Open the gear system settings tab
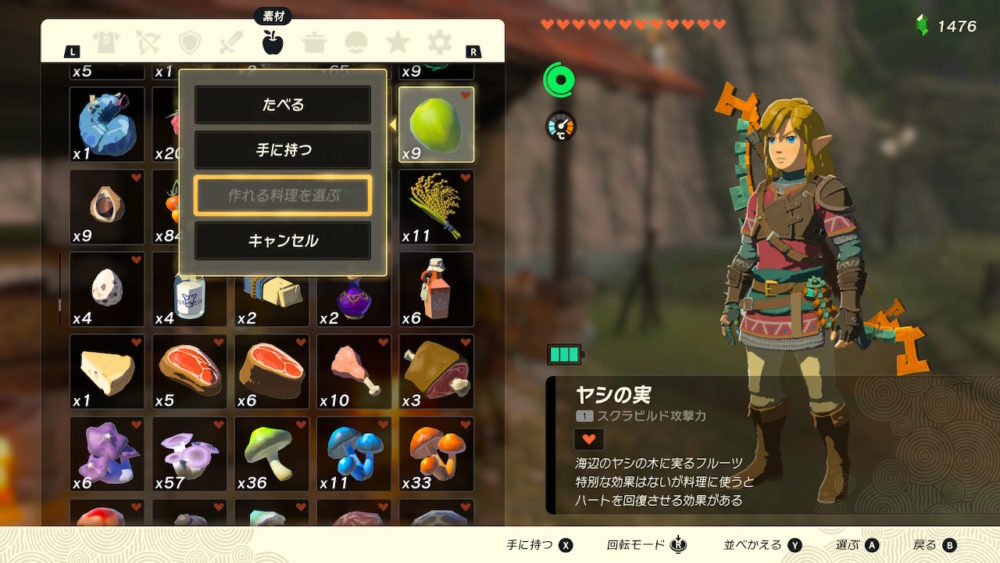This screenshot has height=563, width=1000. coord(439,43)
